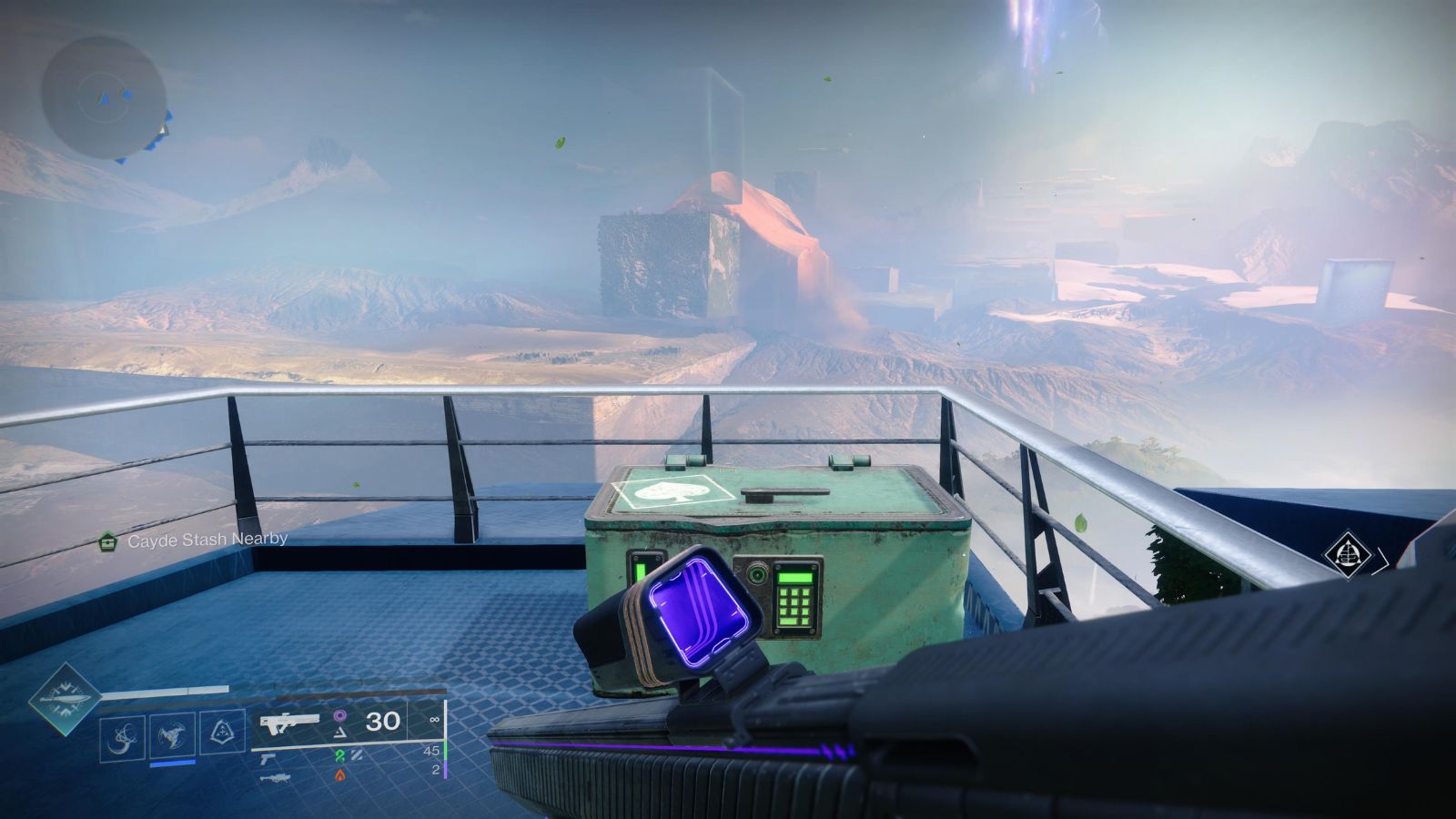
Task: Click the diamond-shaped Super ability icon
Action: click(66, 704)
